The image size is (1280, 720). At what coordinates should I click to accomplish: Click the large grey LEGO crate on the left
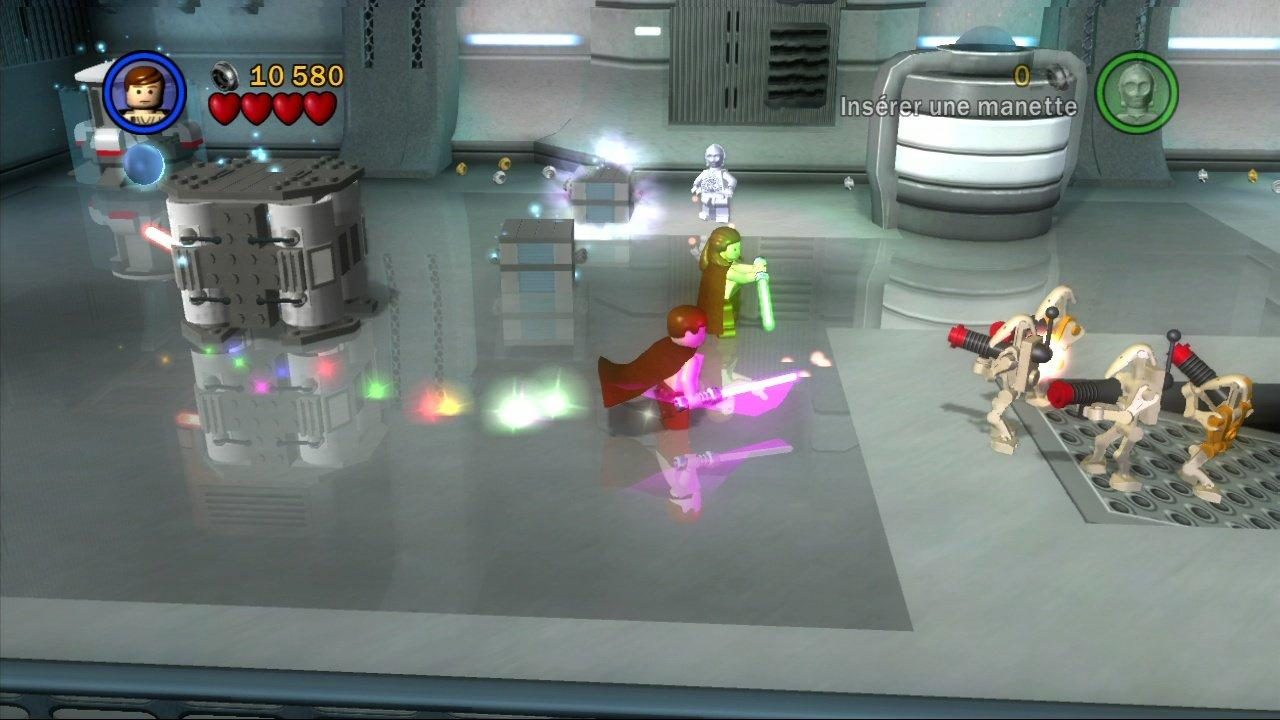coord(265,250)
